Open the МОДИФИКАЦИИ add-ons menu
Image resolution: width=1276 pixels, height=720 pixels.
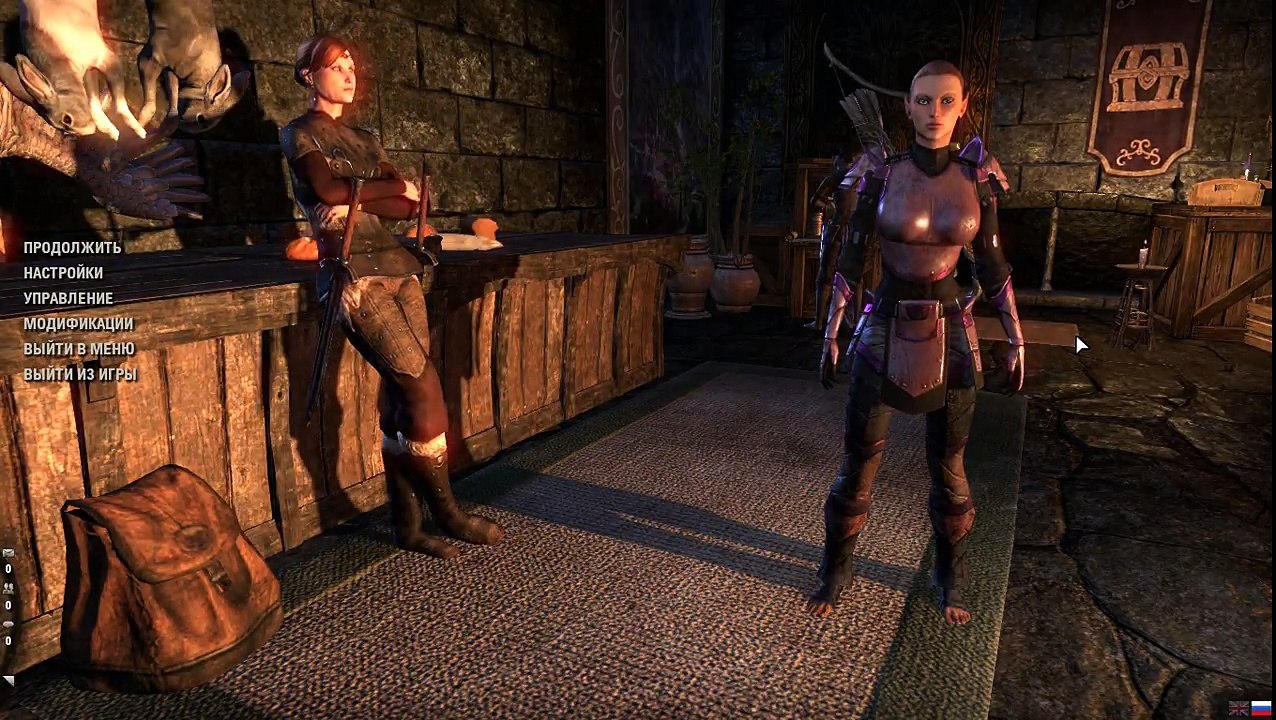[x=78, y=324]
